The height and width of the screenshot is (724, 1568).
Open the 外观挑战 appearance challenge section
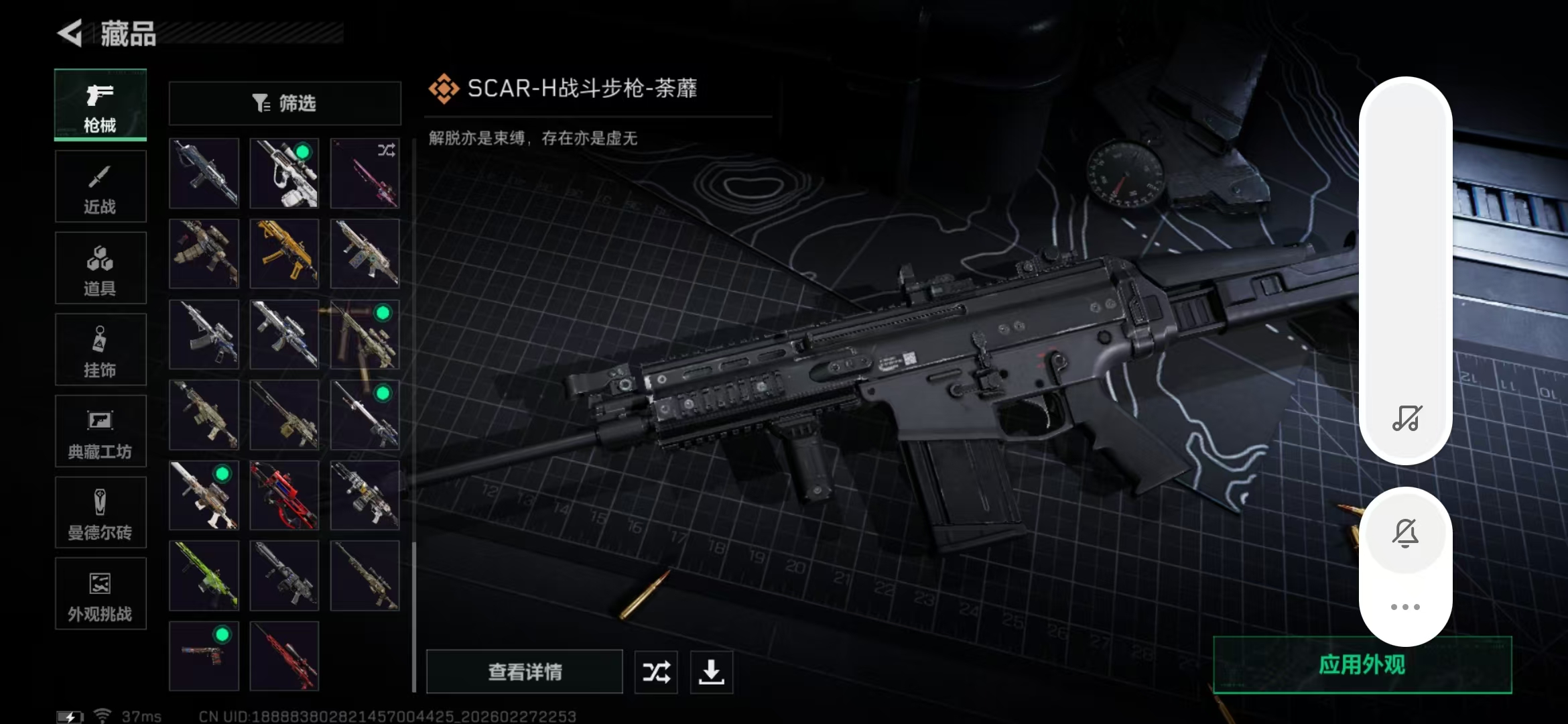101,594
